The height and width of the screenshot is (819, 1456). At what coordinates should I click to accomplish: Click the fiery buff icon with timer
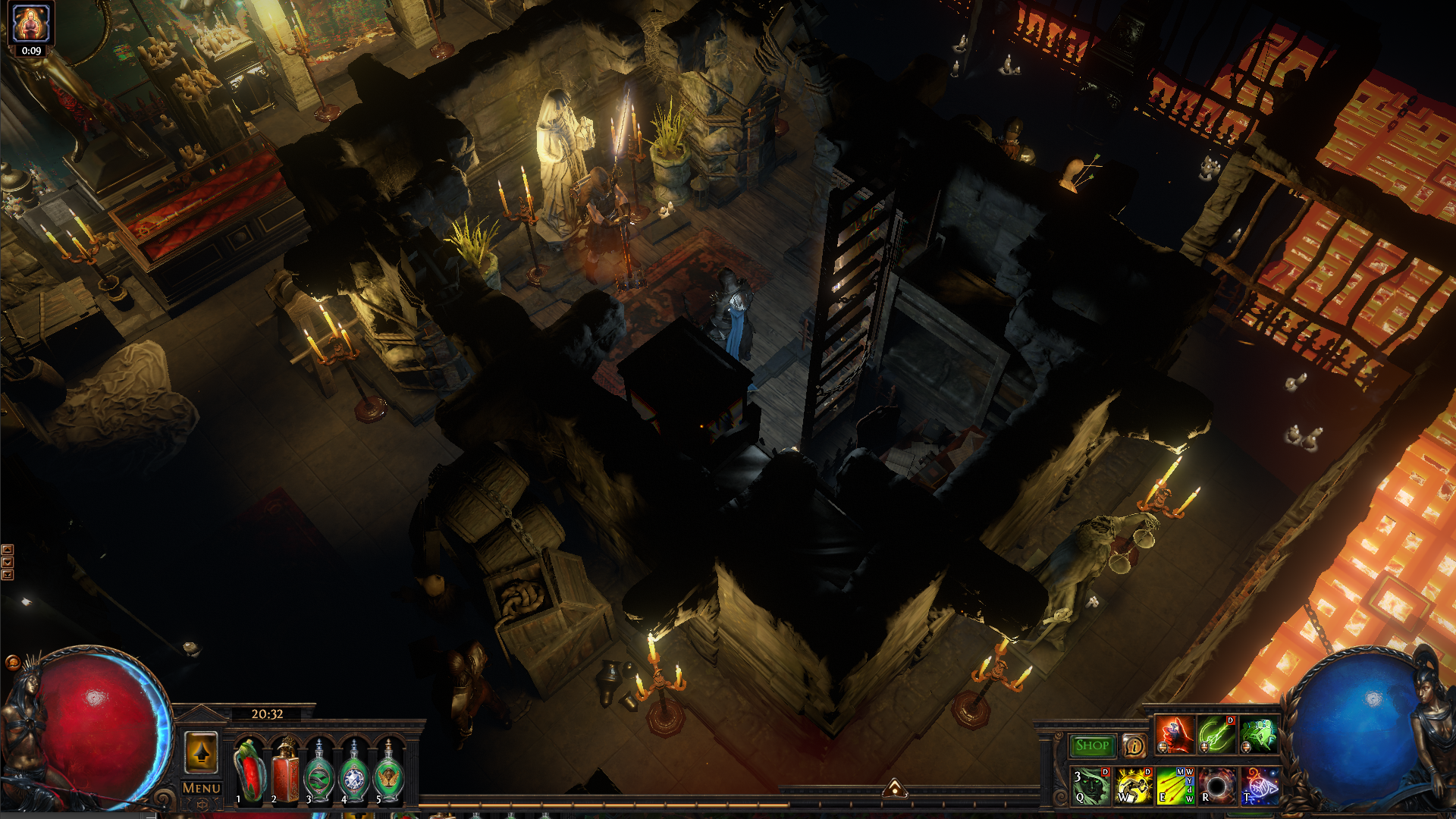click(31, 23)
